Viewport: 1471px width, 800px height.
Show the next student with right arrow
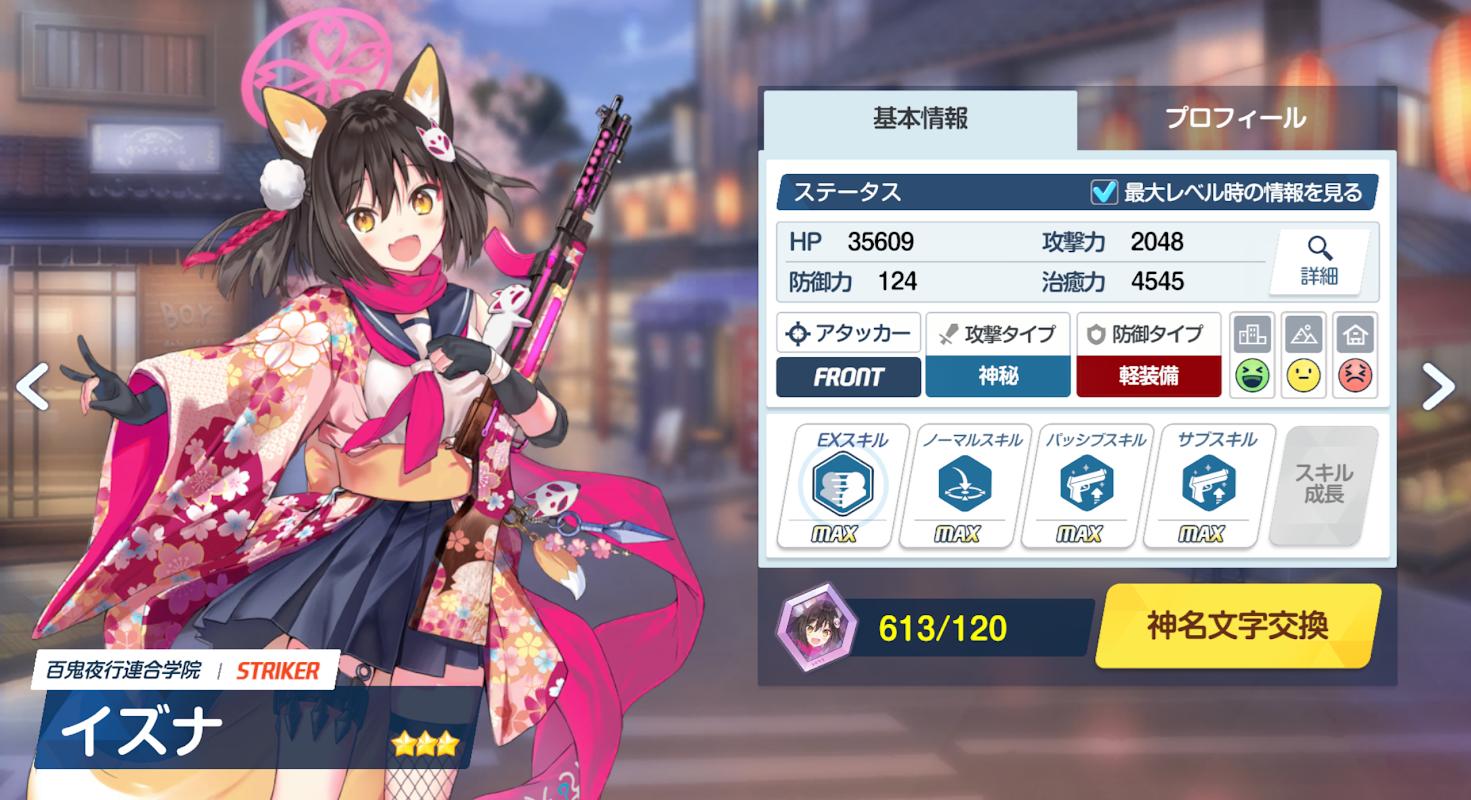click(1437, 386)
